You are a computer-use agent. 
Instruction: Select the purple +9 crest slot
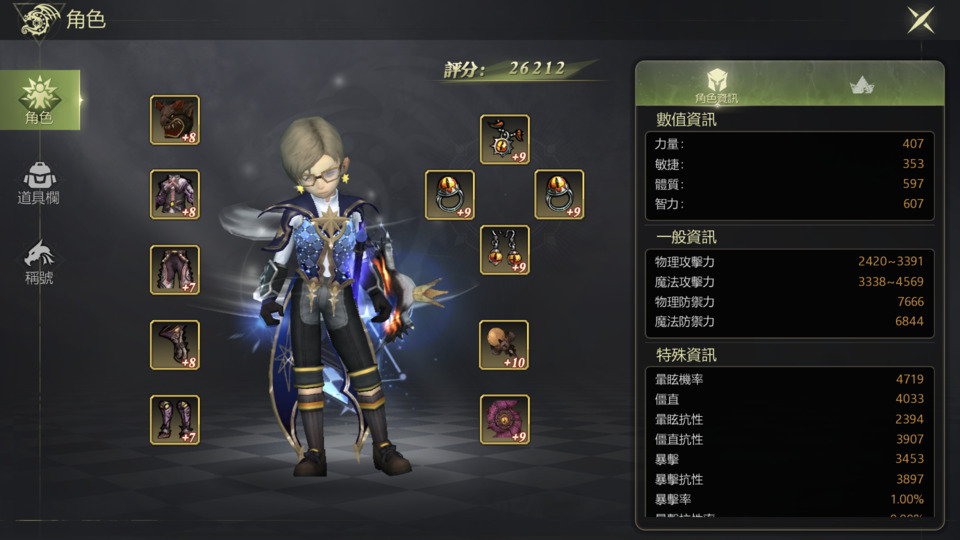[x=505, y=420]
